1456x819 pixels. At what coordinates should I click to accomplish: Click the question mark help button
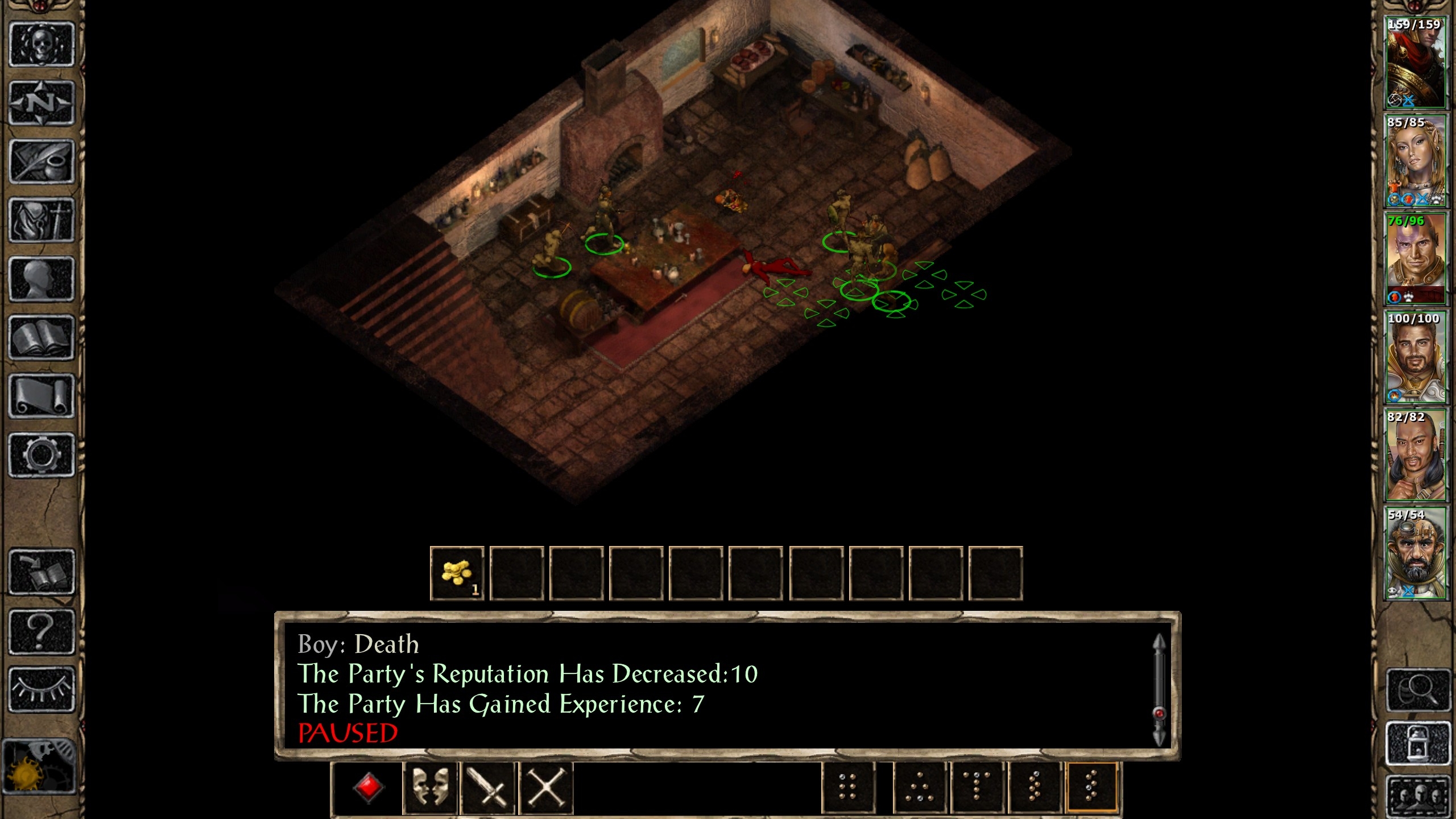[x=42, y=631]
